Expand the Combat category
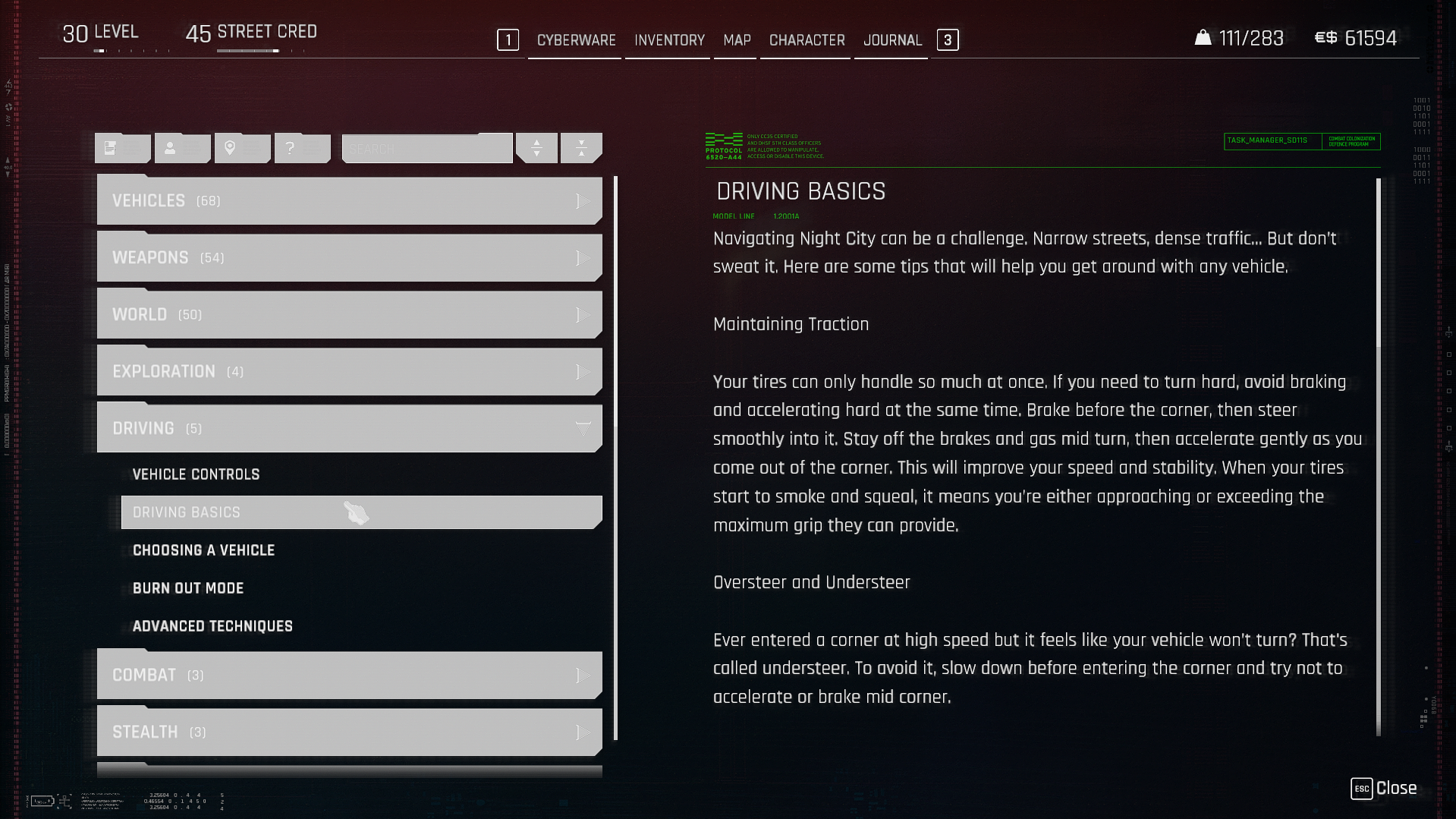 pos(349,676)
